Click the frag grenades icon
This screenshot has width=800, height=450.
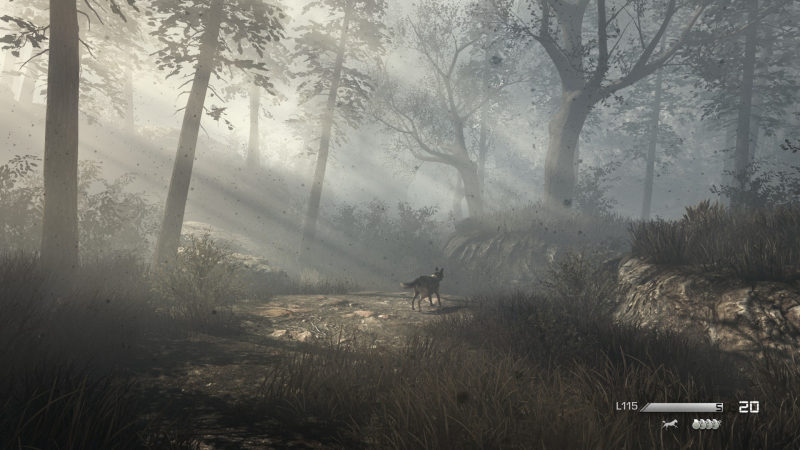point(705,424)
